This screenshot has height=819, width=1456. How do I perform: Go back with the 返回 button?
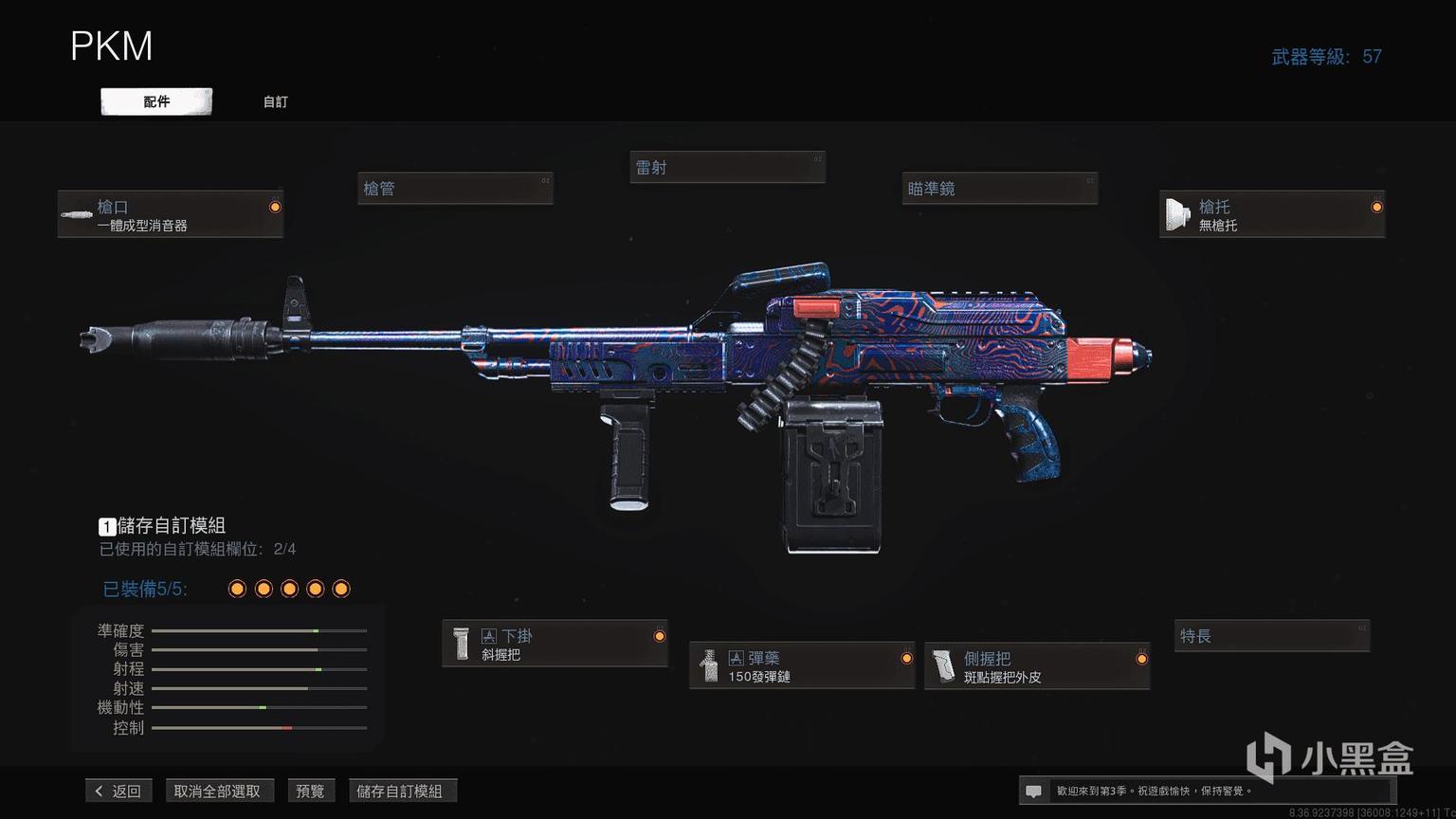point(118,791)
